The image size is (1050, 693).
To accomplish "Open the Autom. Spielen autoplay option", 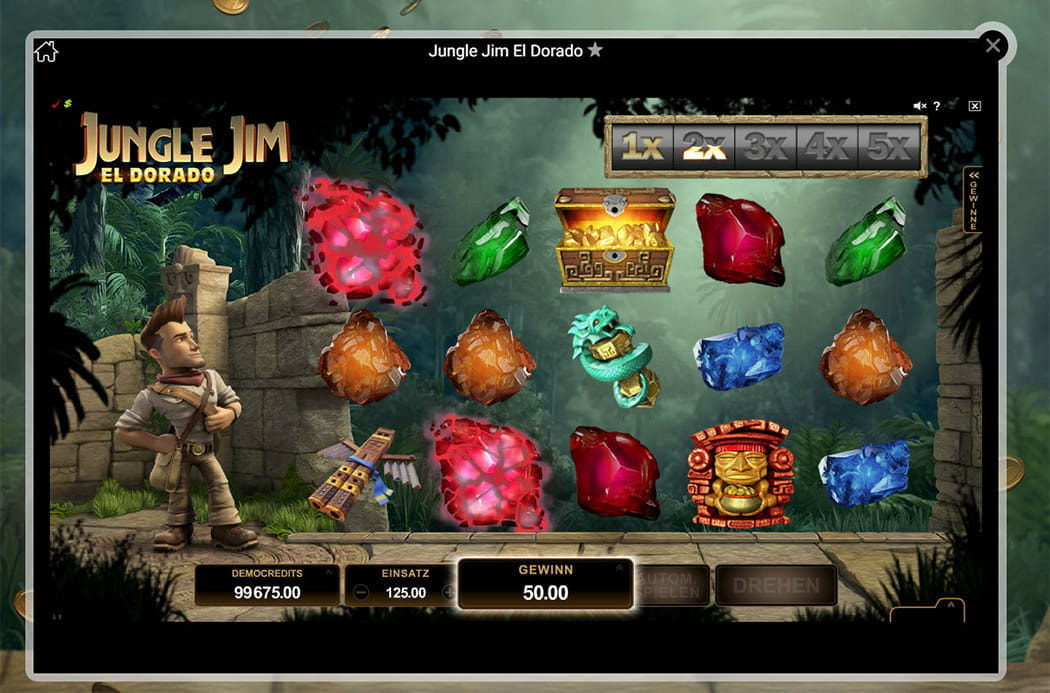I will (671, 585).
